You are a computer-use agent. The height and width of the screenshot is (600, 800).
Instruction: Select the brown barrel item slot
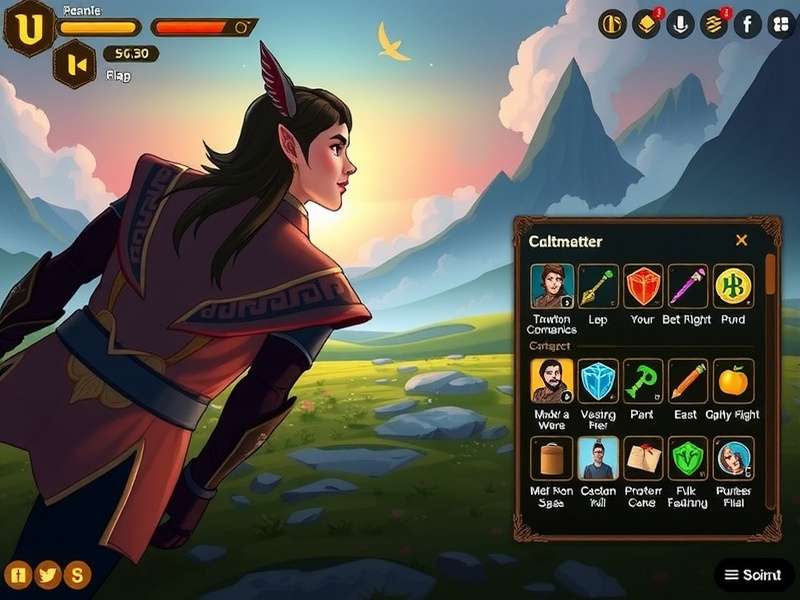(x=552, y=458)
